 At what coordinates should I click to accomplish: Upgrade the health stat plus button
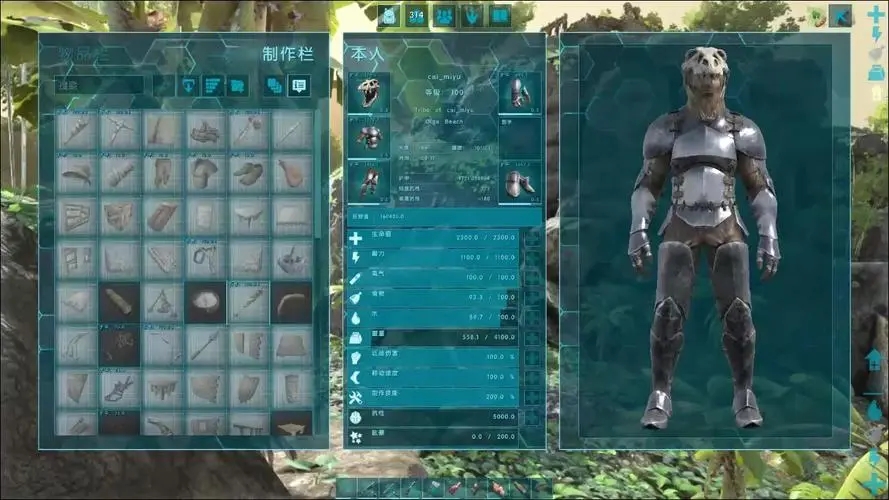[532, 238]
